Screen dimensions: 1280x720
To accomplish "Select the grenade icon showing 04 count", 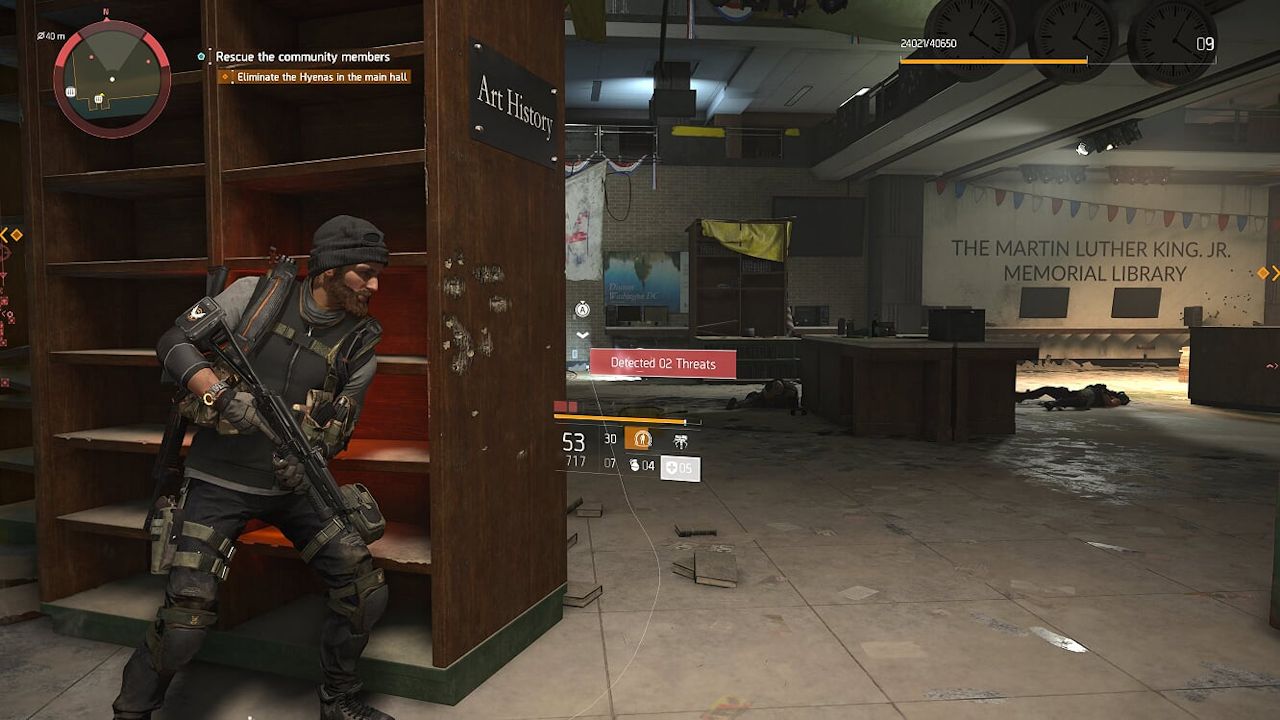I will [x=645, y=466].
